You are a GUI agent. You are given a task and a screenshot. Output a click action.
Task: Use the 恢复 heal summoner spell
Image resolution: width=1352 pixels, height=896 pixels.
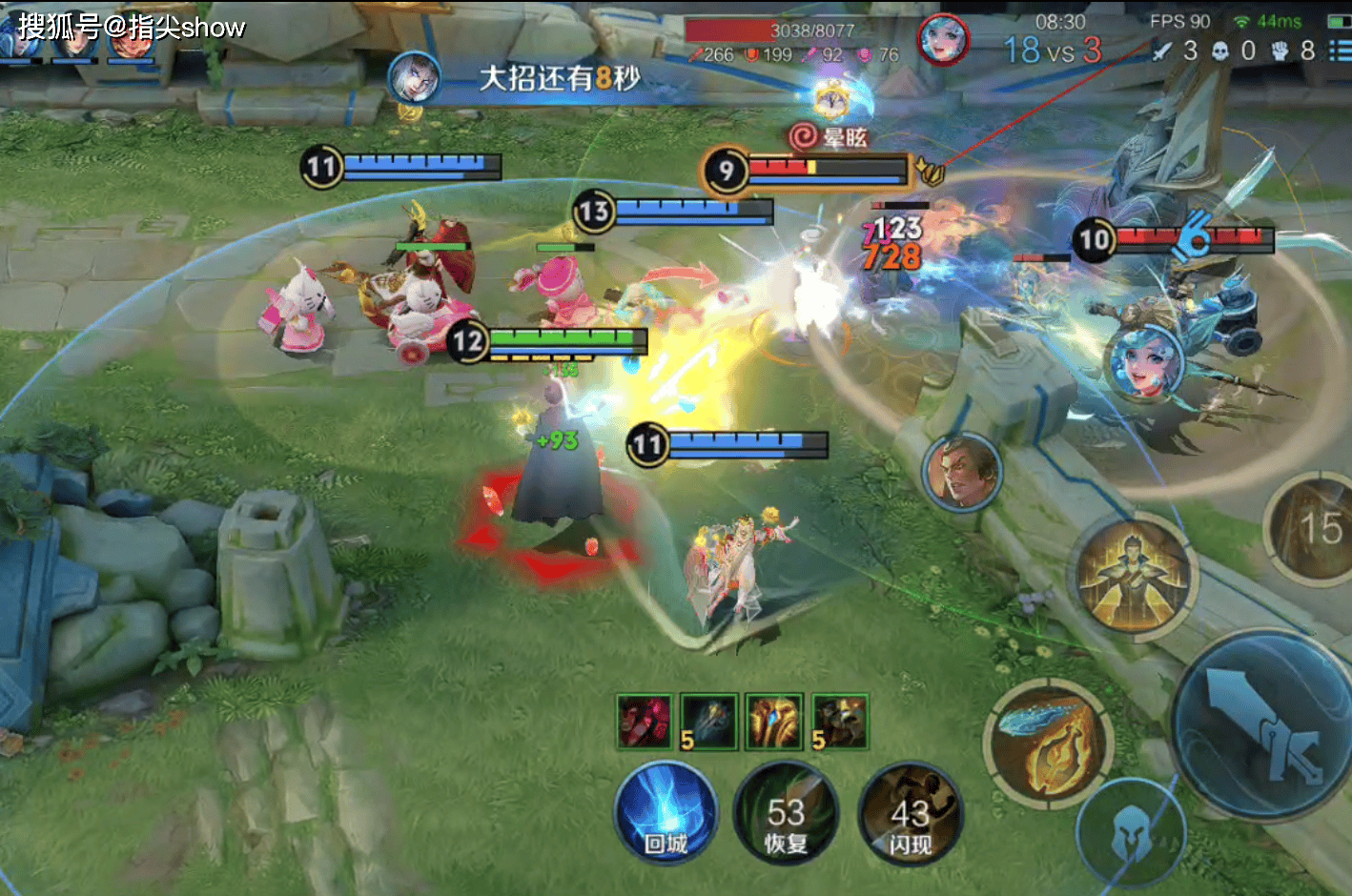(x=786, y=815)
